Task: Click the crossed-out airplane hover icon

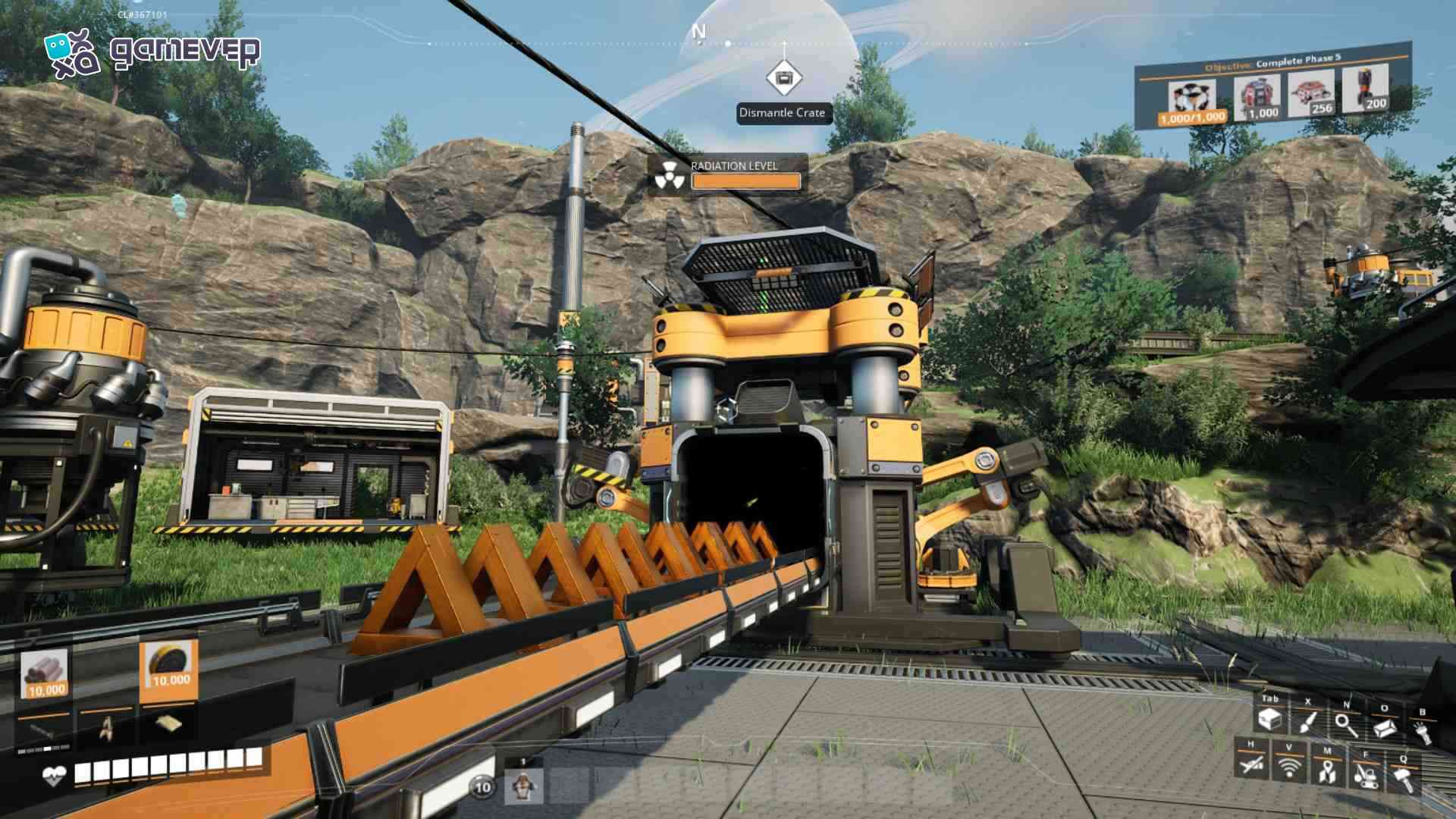Action: [x=1251, y=764]
